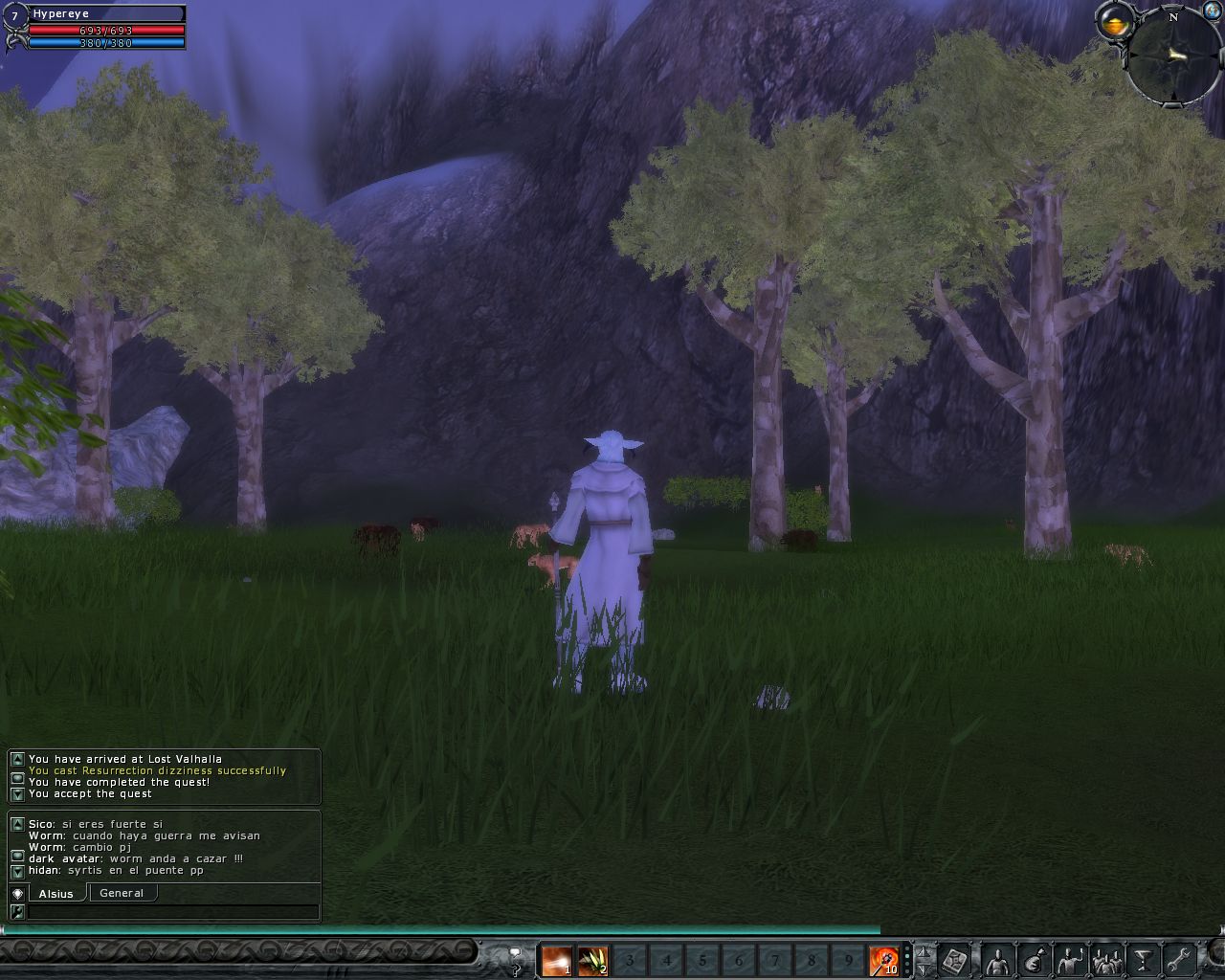Open the group of figures panel
Viewport: 1225px width, 980px height.
1107,960
